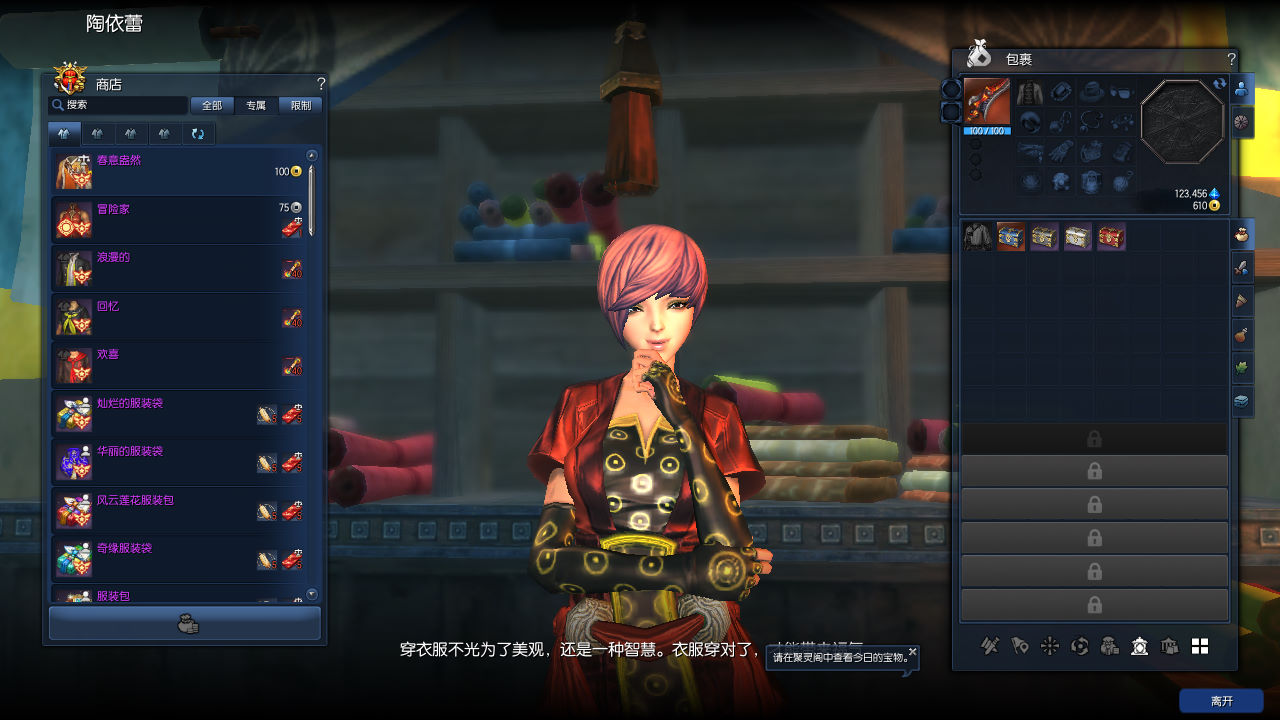Viewport: 1280px width, 720px height.
Task: Choose the 风云莲花服装包 listing
Action: coord(180,511)
